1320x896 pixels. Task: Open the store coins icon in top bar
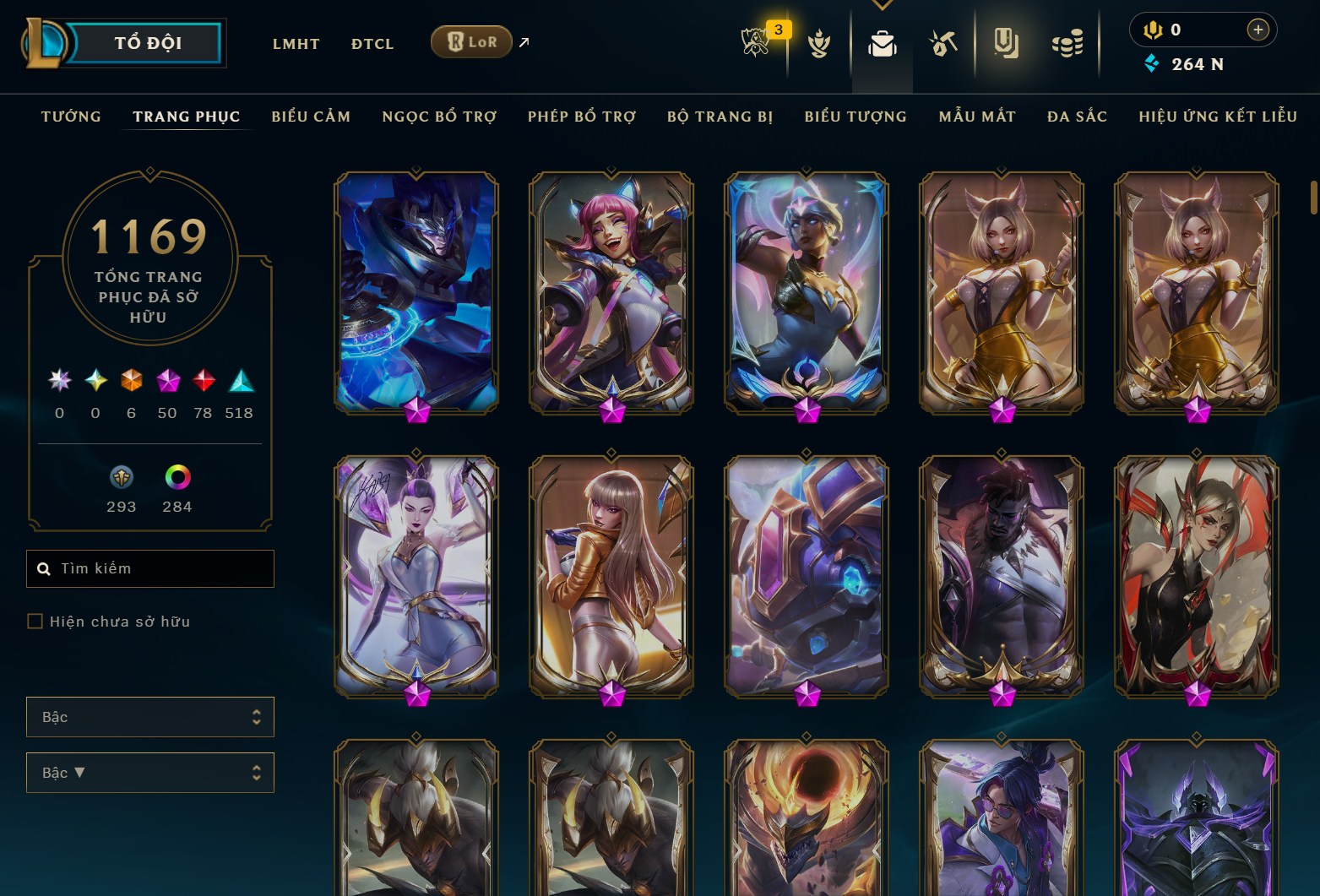point(1067,44)
